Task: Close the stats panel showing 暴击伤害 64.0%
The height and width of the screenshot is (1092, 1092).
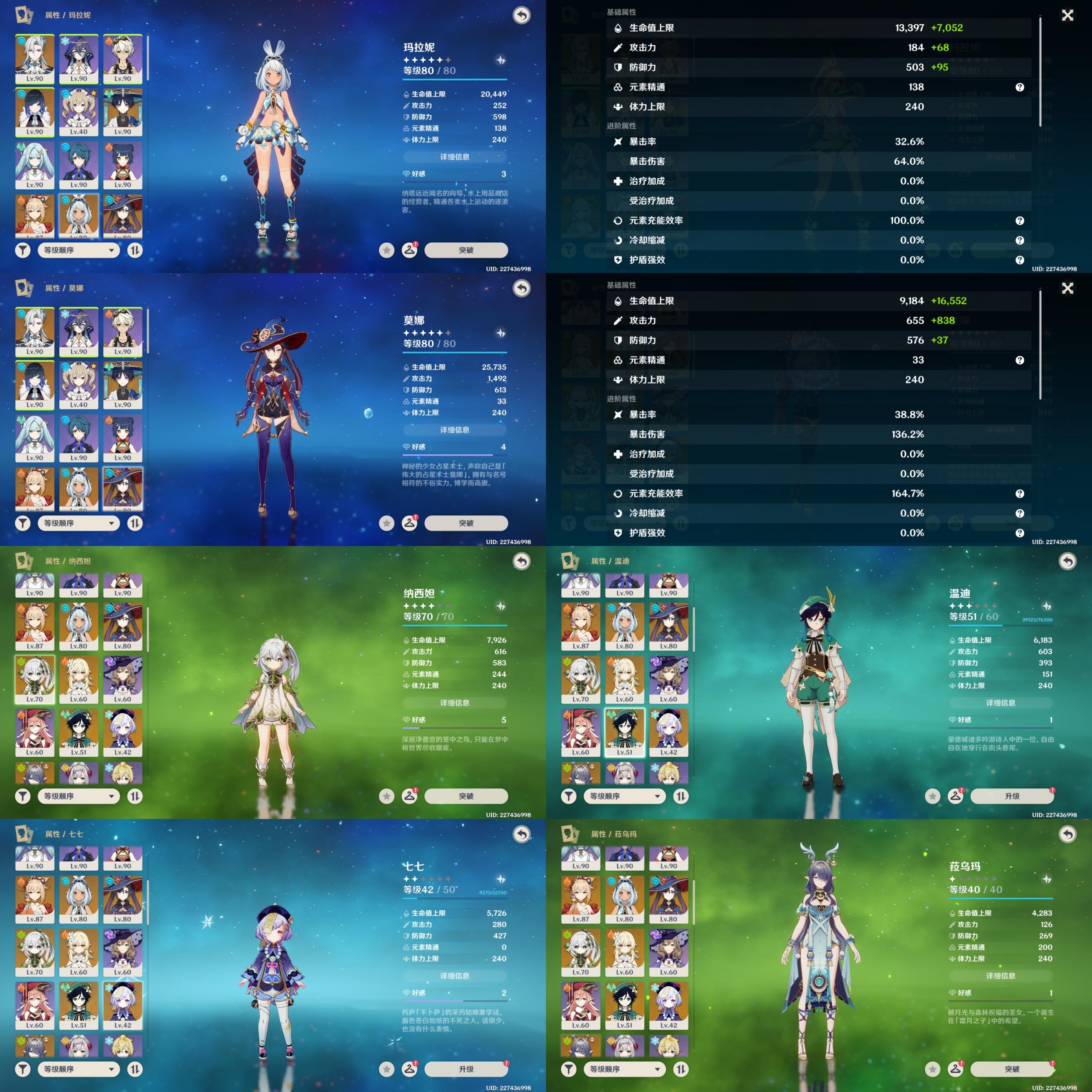Action: pyautogui.click(x=1067, y=15)
